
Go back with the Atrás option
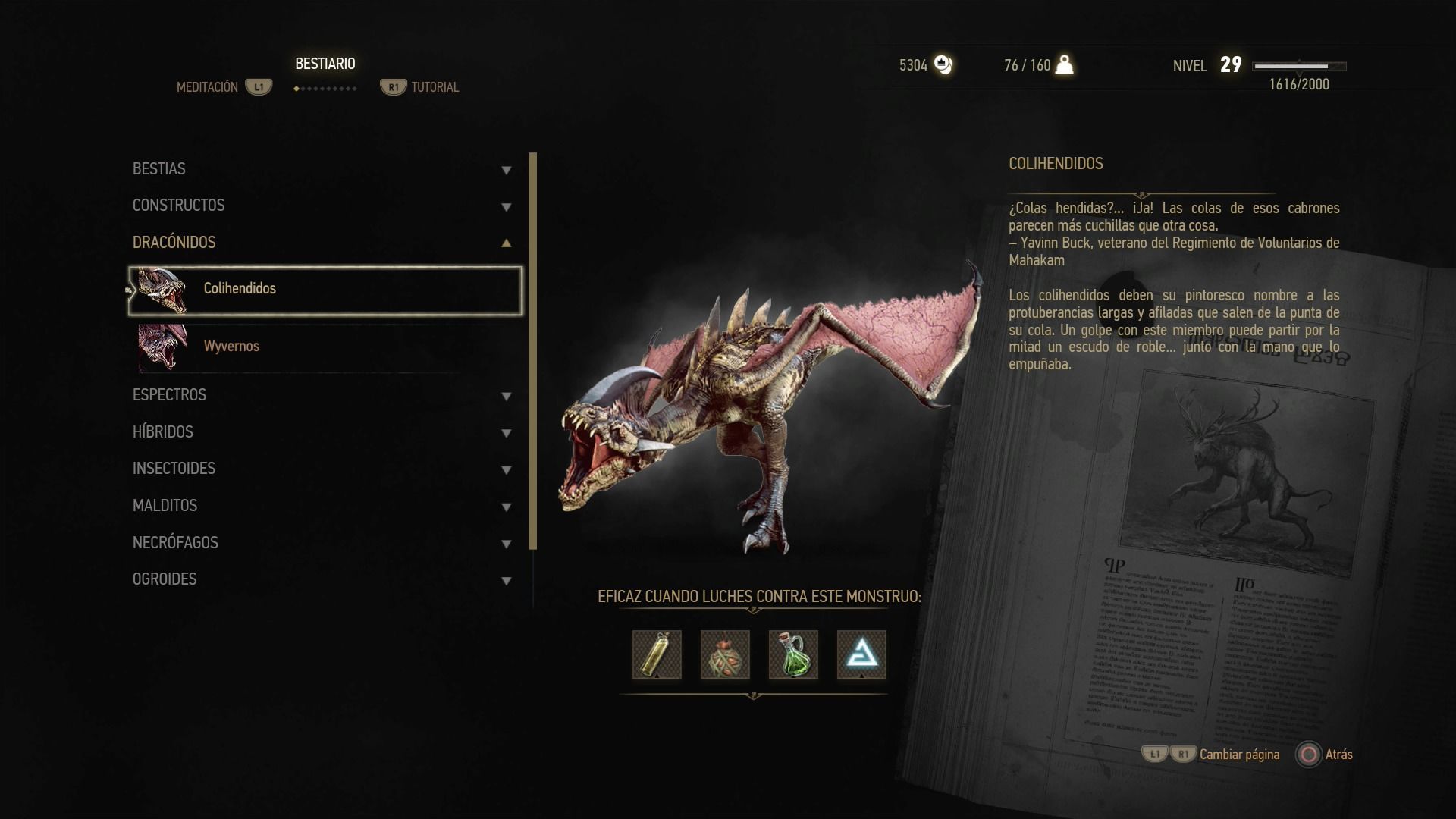coord(1338,755)
